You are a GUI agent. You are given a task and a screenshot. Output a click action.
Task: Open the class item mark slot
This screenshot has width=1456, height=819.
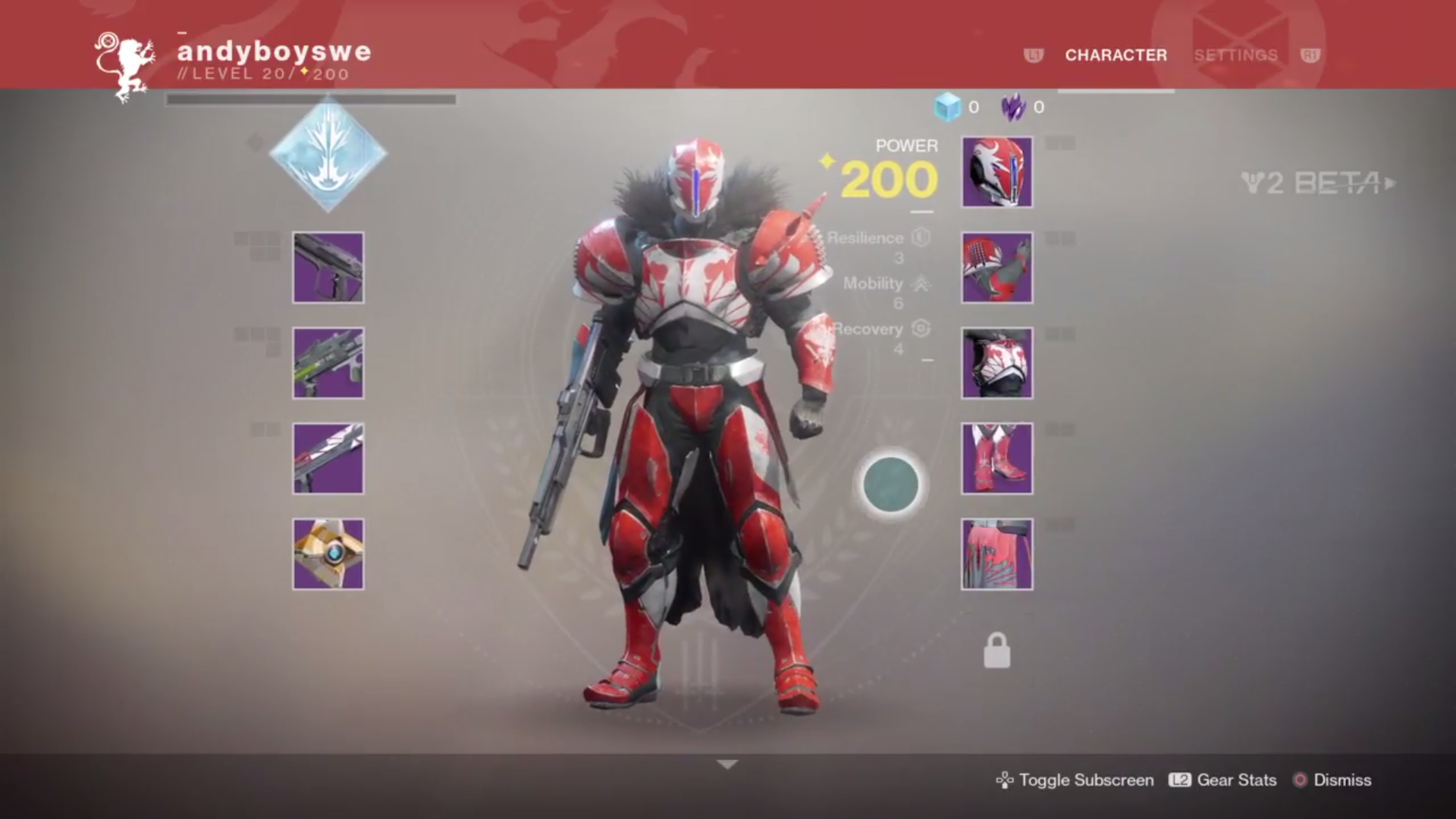point(996,554)
